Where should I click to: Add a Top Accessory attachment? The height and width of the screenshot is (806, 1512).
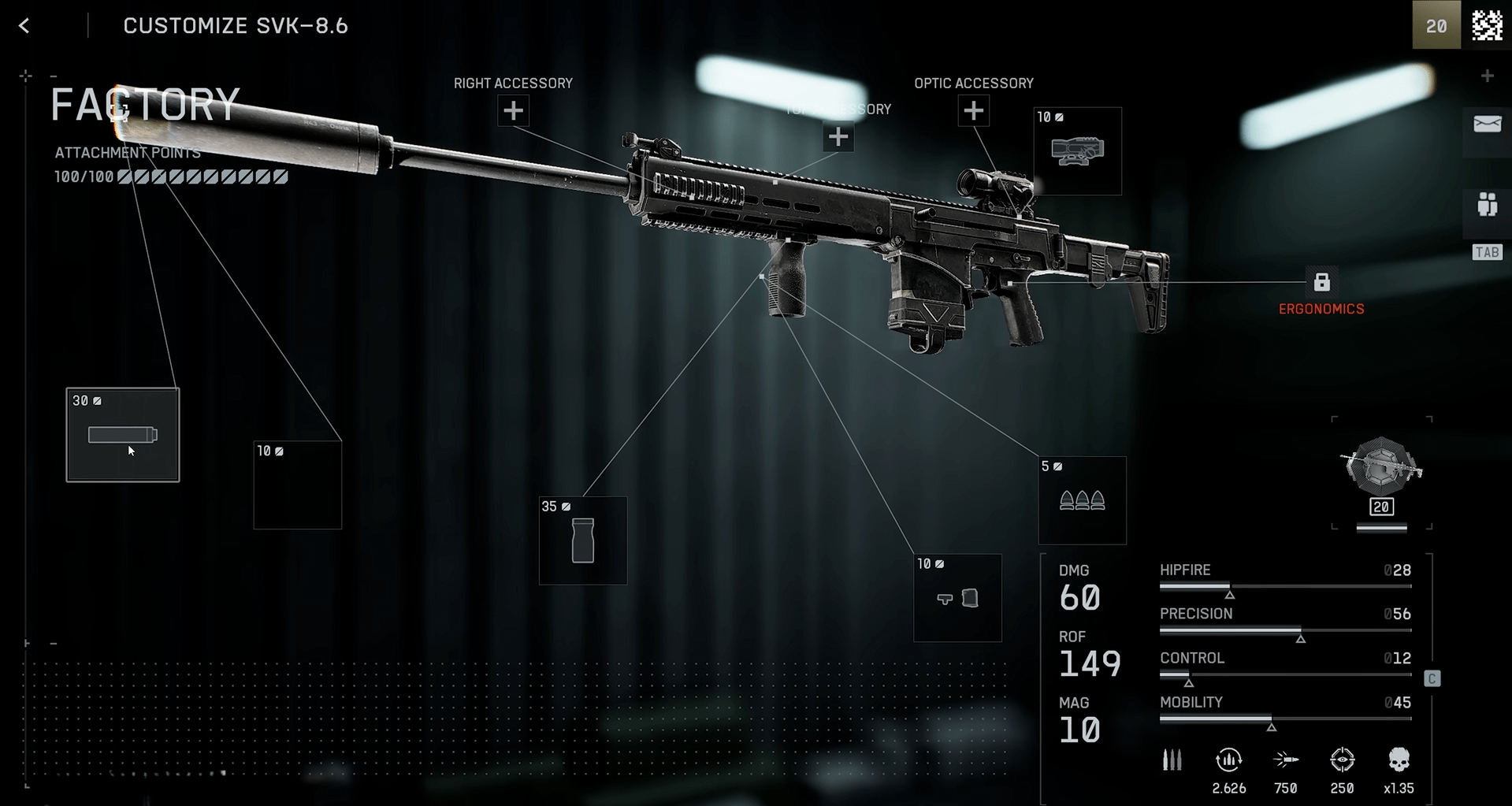pos(838,137)
